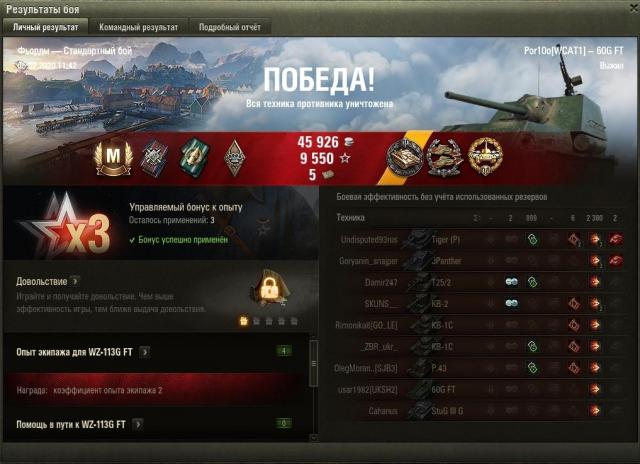The height and width of the screenshot is (464, 640).
Task: Select the _ZBR_uKr_ КВ-1С row
Action: pos(480,346)
